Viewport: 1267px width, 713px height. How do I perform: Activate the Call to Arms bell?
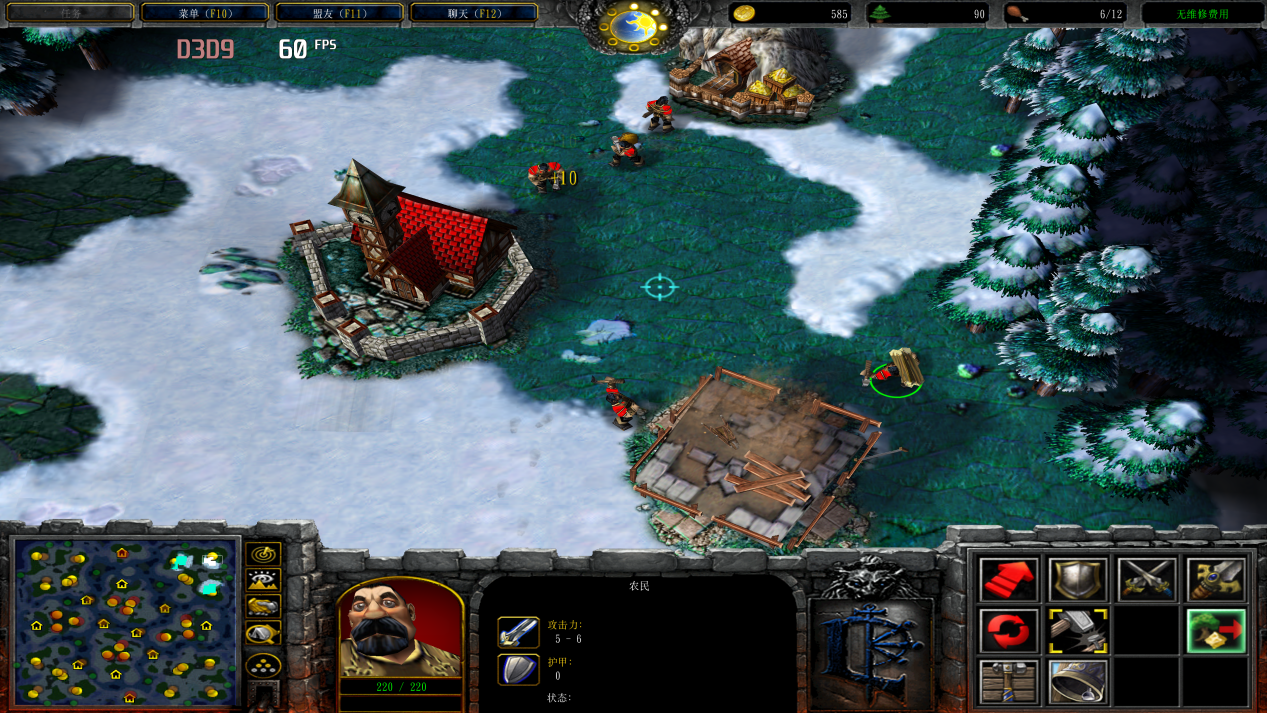point(1078,682)
